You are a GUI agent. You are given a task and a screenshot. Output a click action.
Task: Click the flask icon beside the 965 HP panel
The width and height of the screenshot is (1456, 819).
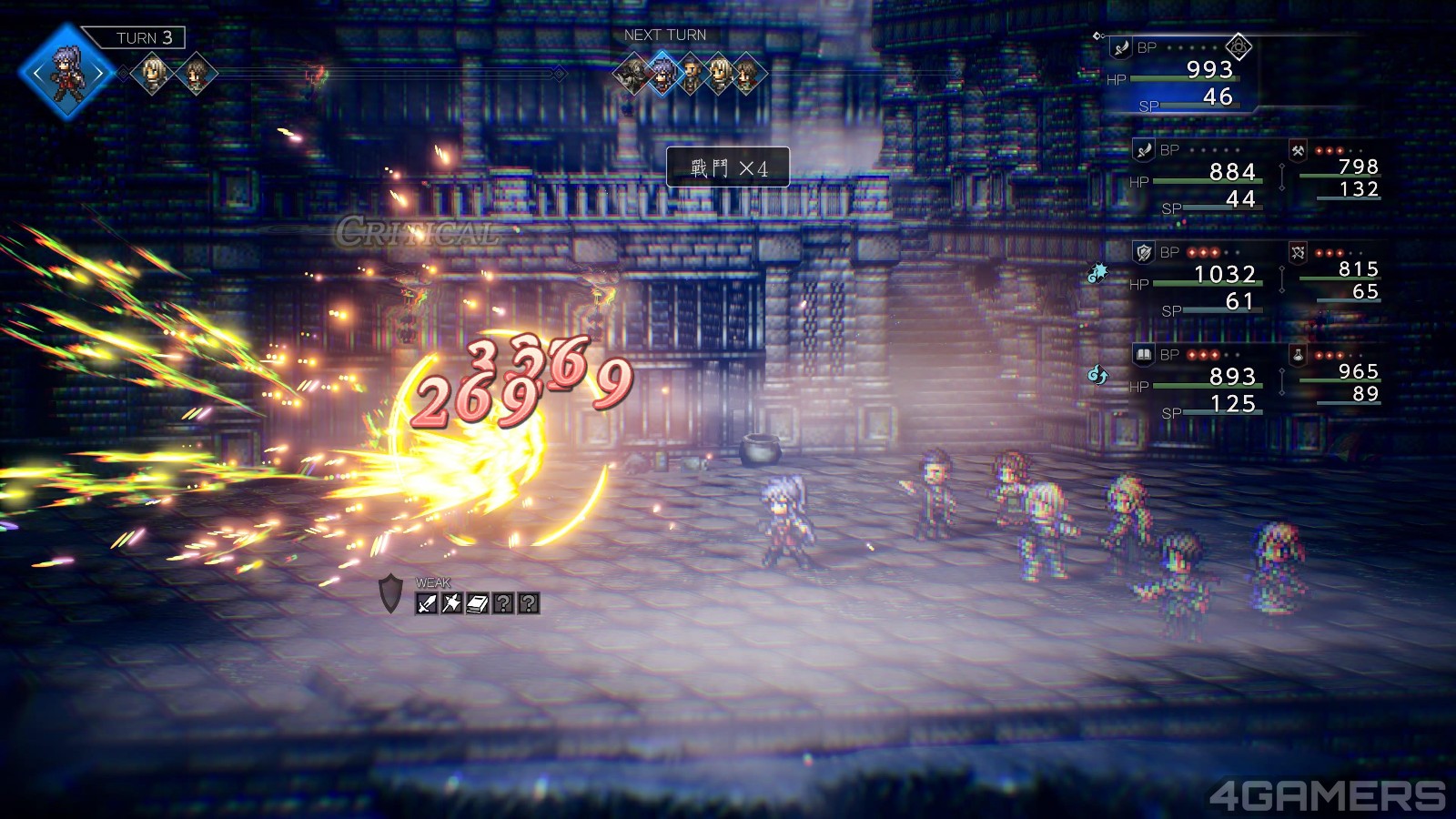[x=1296, y=353]
